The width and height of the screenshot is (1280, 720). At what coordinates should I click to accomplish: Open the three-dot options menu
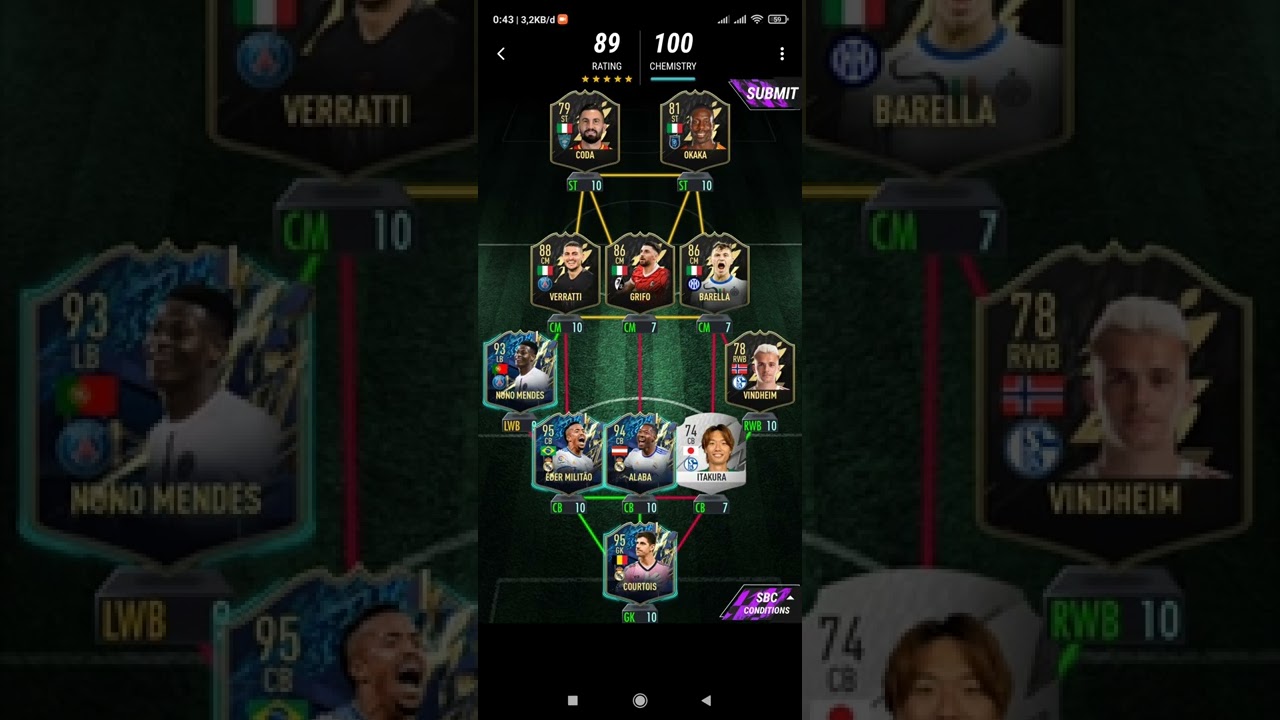click(782, 54)
